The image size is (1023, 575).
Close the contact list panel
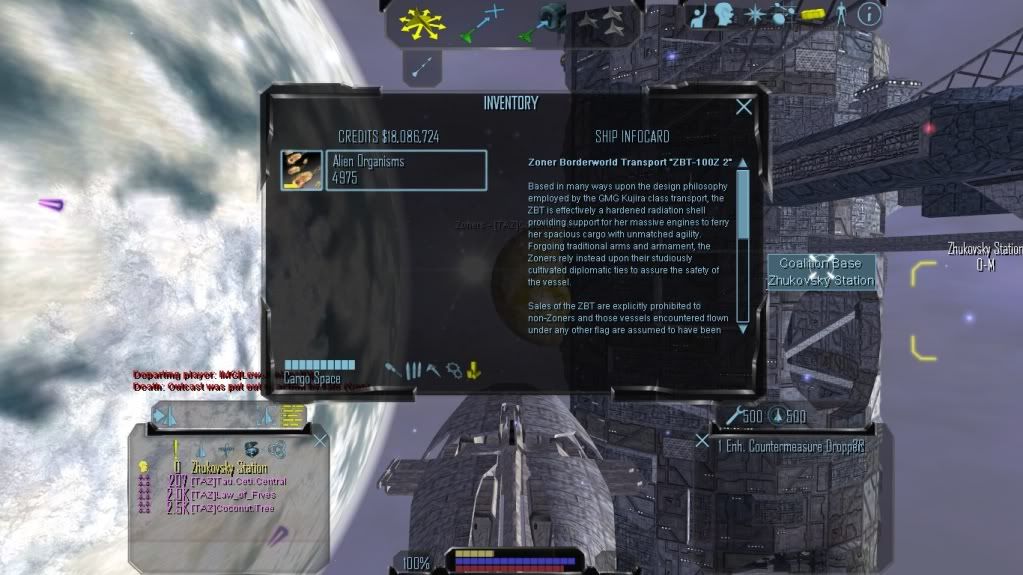point(320,440)
